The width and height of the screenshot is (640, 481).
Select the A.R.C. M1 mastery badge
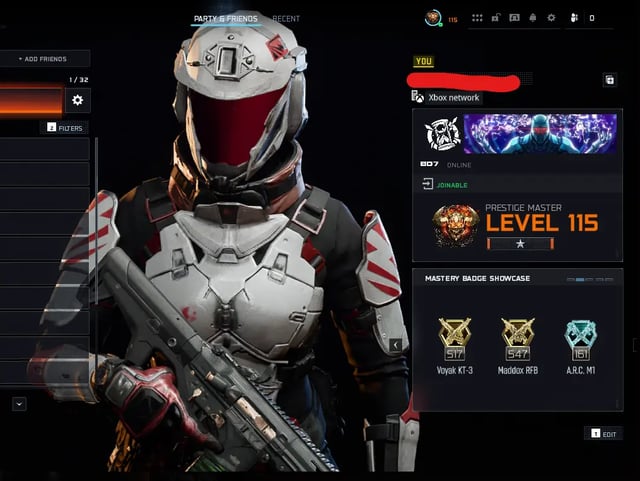point(581,340)
